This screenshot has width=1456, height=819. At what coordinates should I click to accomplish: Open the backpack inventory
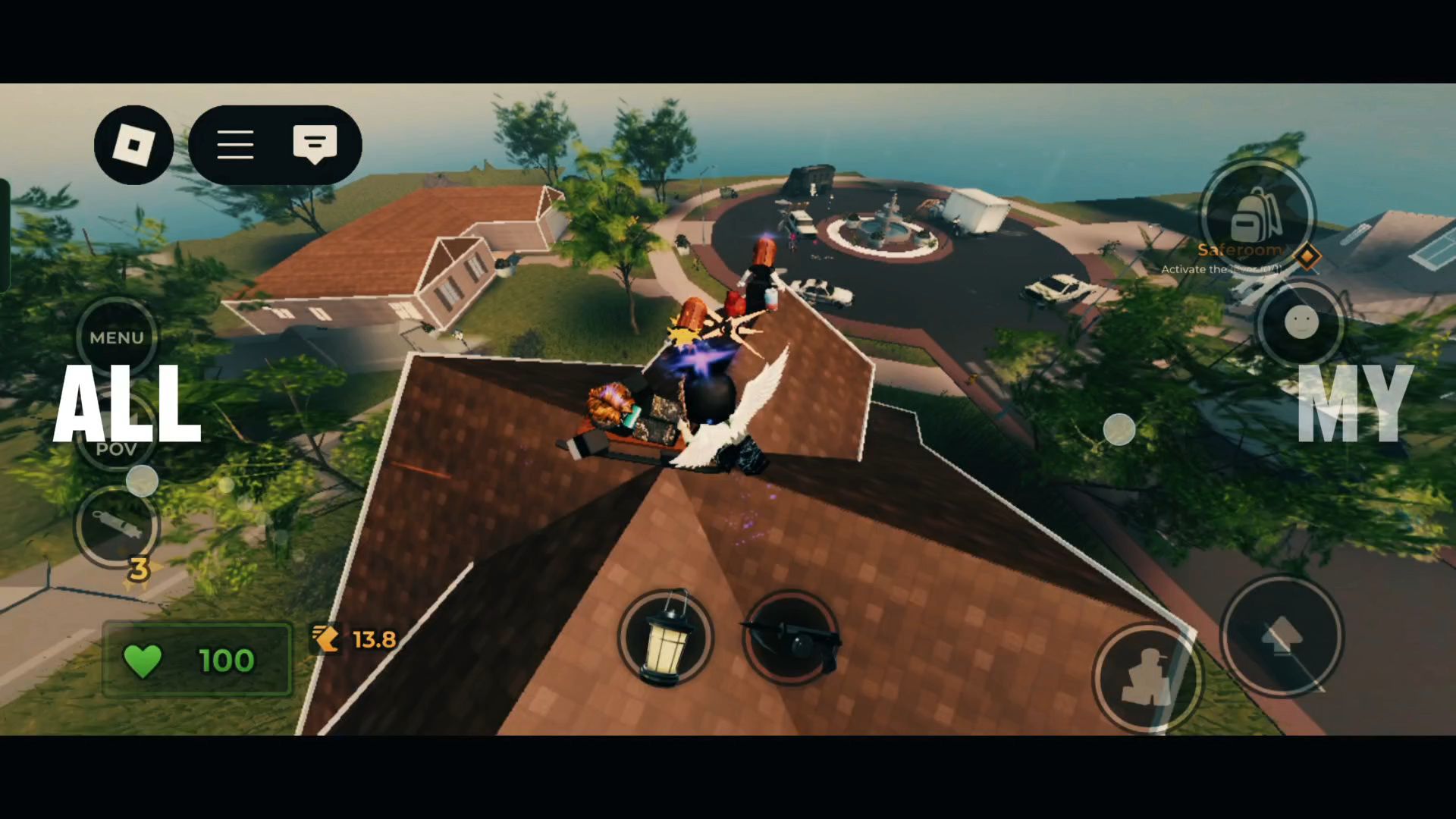tap(1257, 215)
